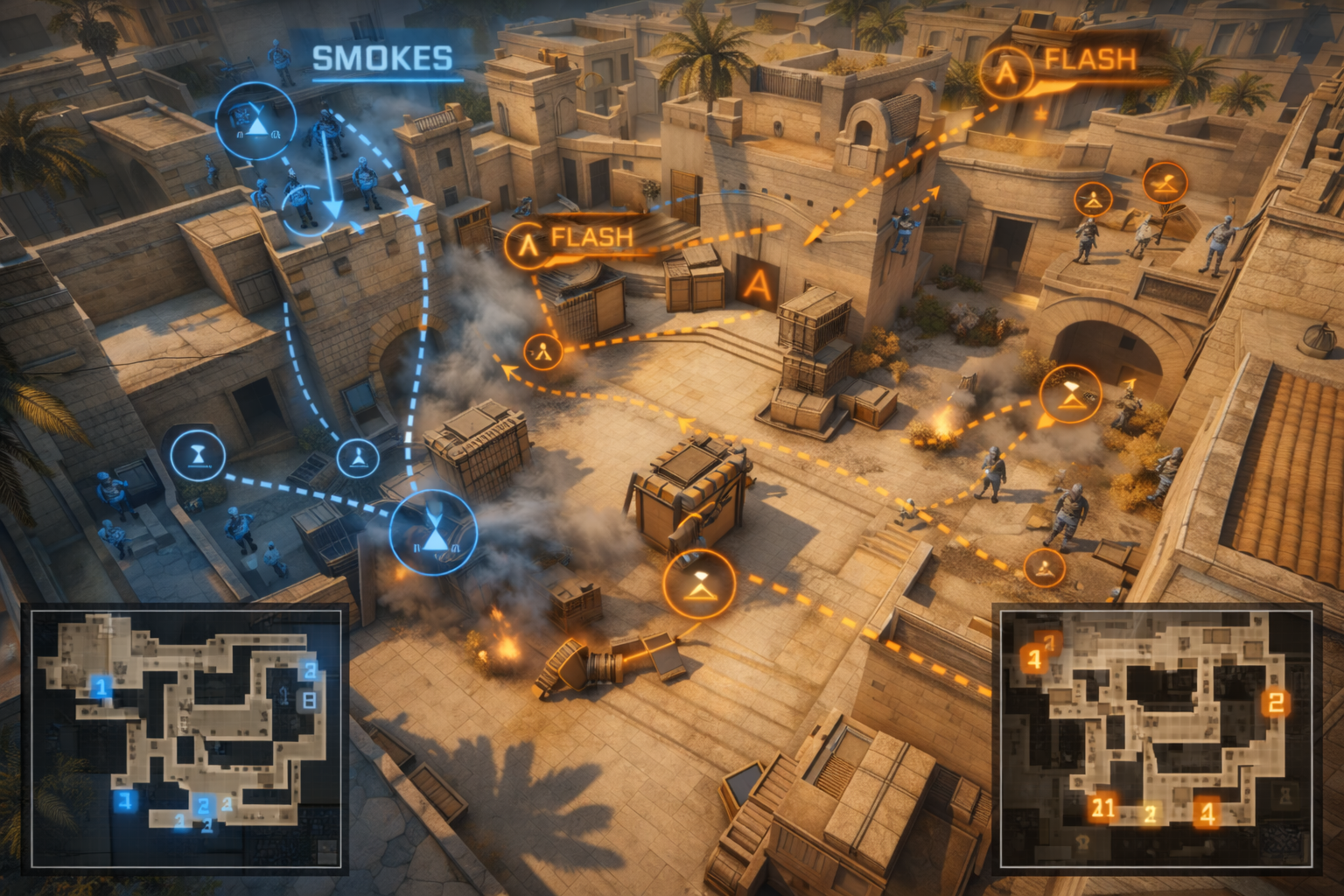Viewport: 1344px width, 896px height.
Task: Click the large blue hourglass smoke marker
Action: (433, 533)
